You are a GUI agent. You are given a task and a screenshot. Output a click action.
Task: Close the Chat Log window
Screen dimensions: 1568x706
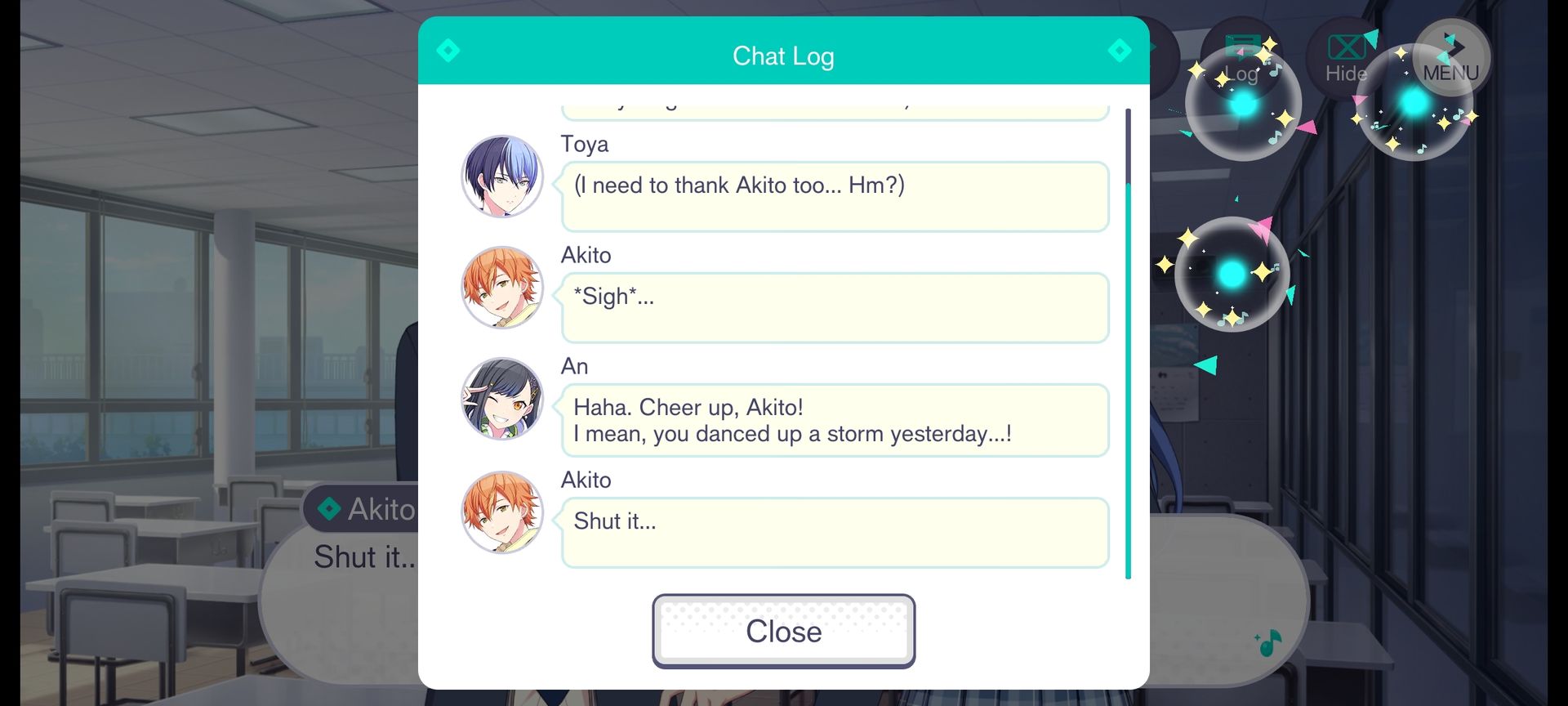(x=783, y=631)
